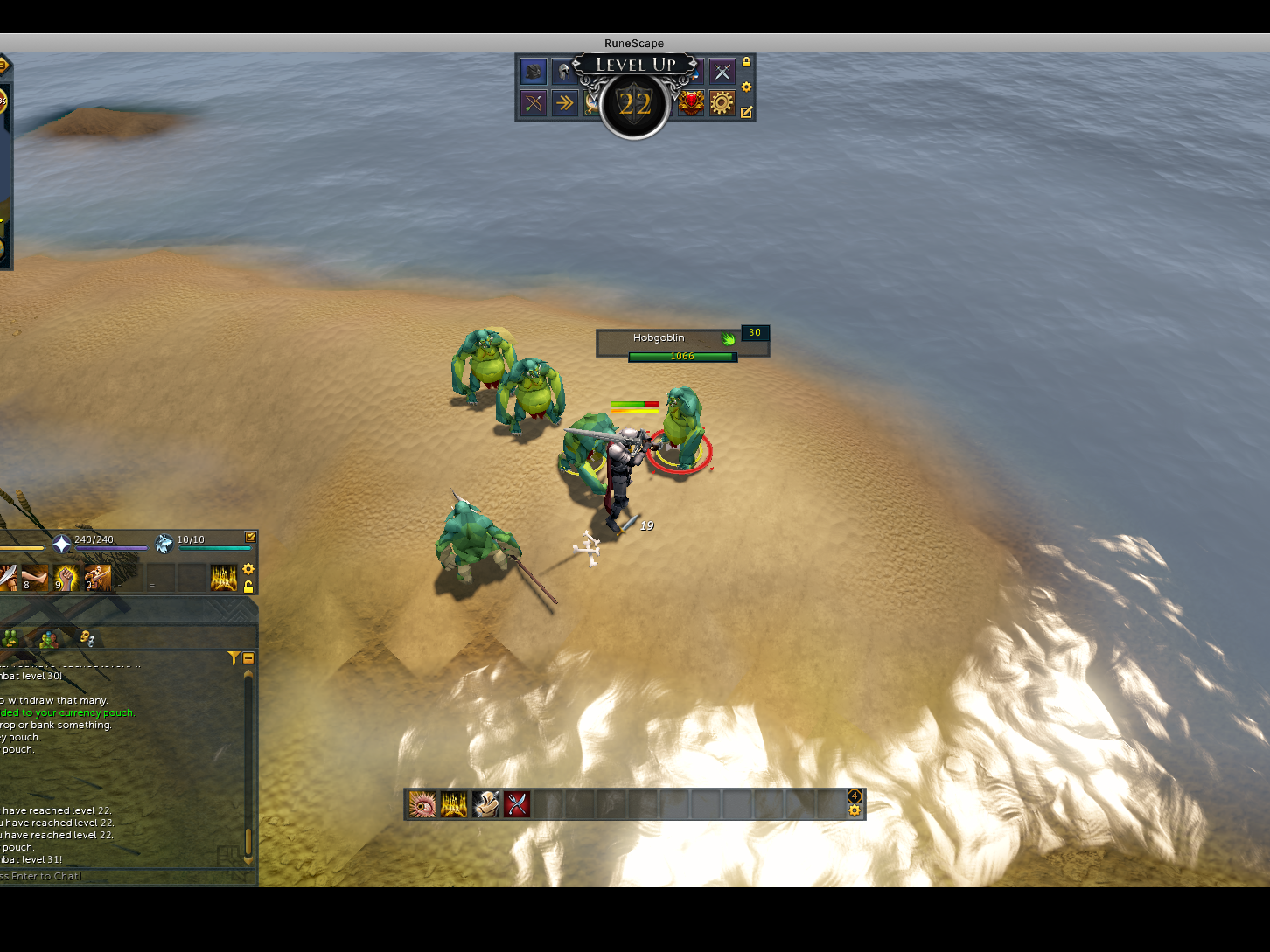
Task: Open the red gem armor ribbon icon
Action: tap(691, 103)
